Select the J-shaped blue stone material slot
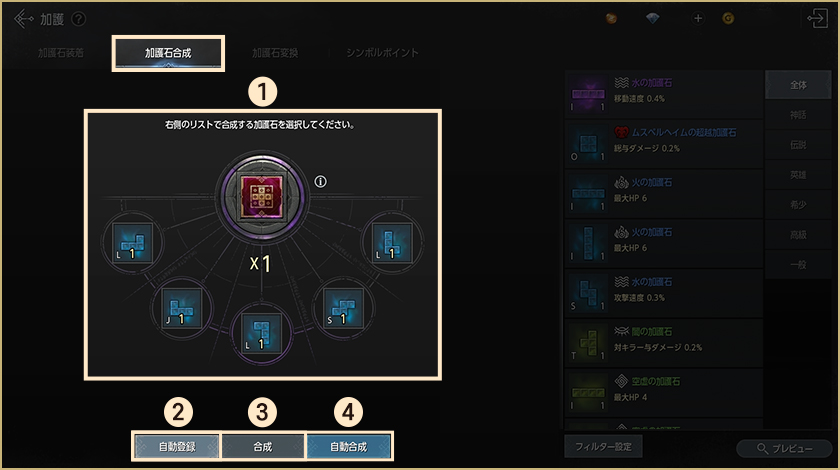Screen dimensions: 840x470 coord(180,308)
